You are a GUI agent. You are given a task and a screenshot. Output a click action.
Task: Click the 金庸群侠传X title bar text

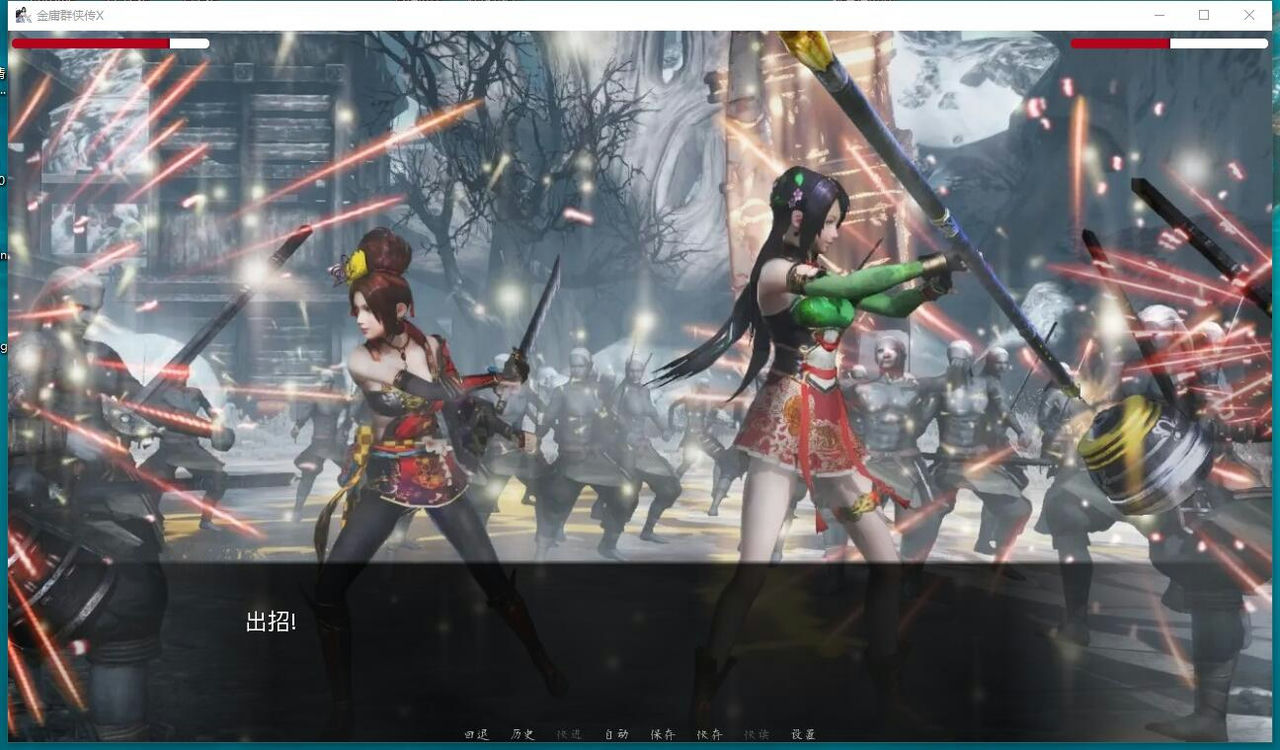tap(68, 15)
